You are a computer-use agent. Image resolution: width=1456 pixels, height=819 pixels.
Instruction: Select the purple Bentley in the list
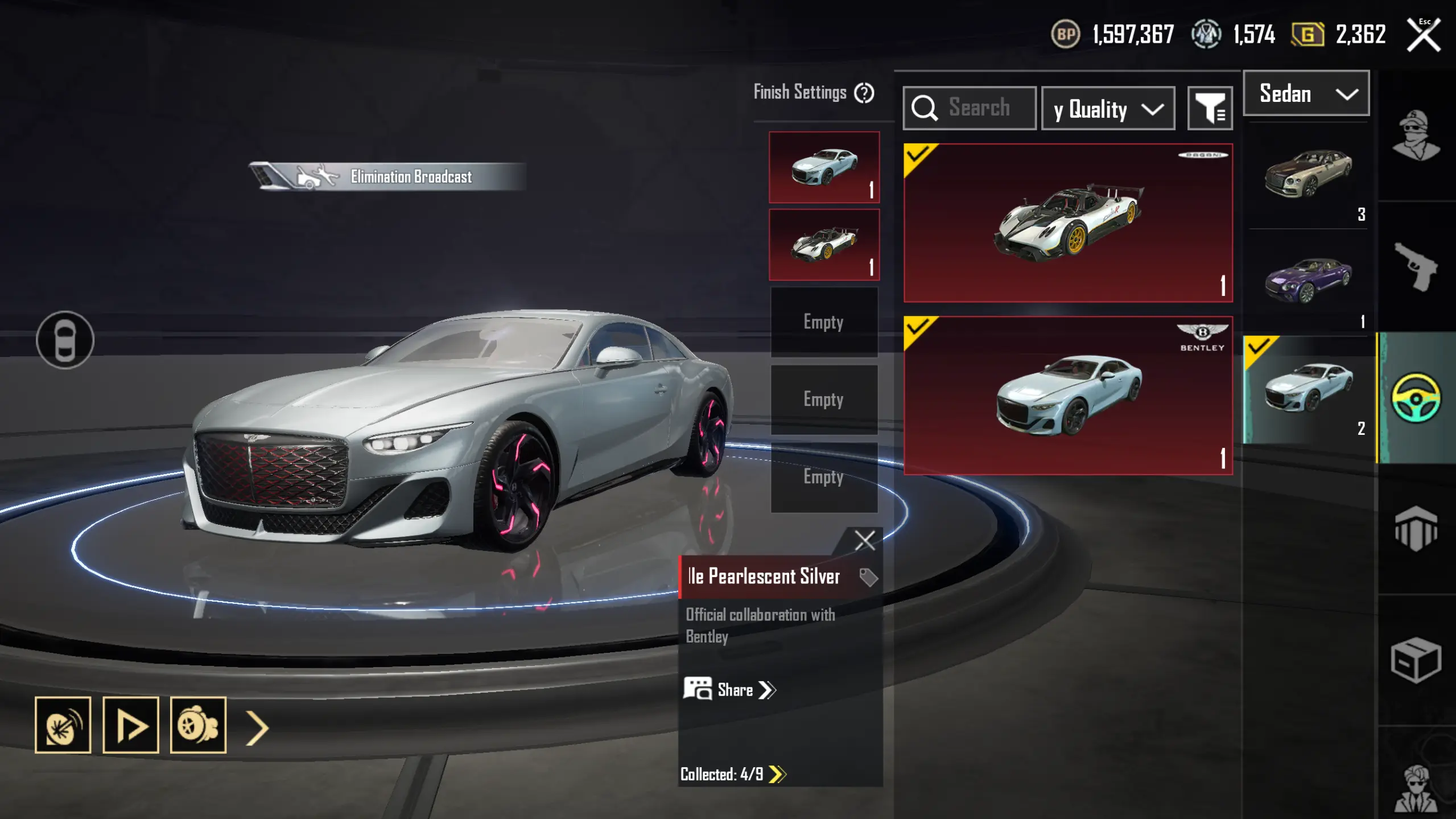[x=1307, y=280]
